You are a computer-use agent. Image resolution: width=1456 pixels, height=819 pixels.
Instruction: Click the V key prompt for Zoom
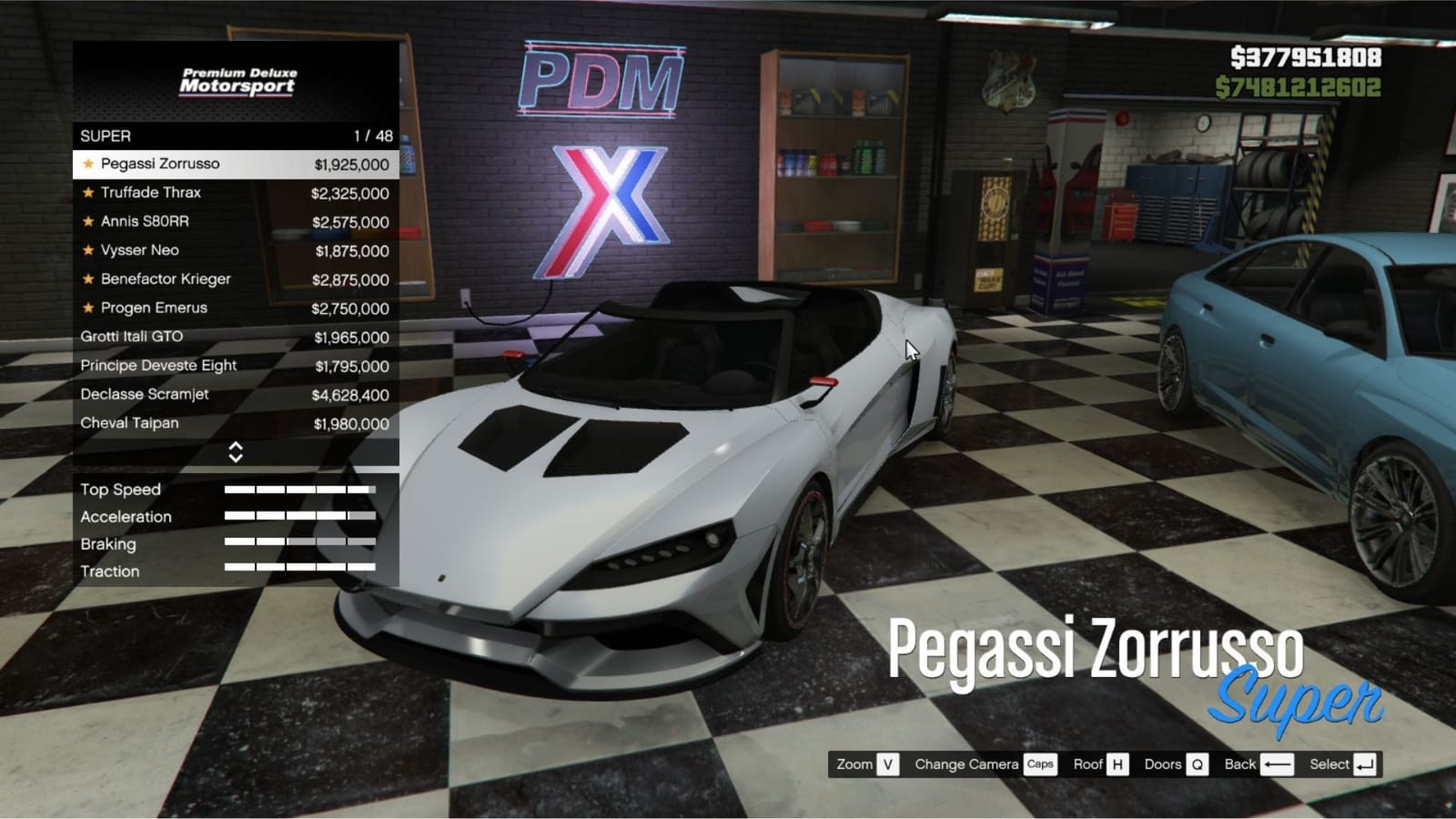[x=887, y=764]
